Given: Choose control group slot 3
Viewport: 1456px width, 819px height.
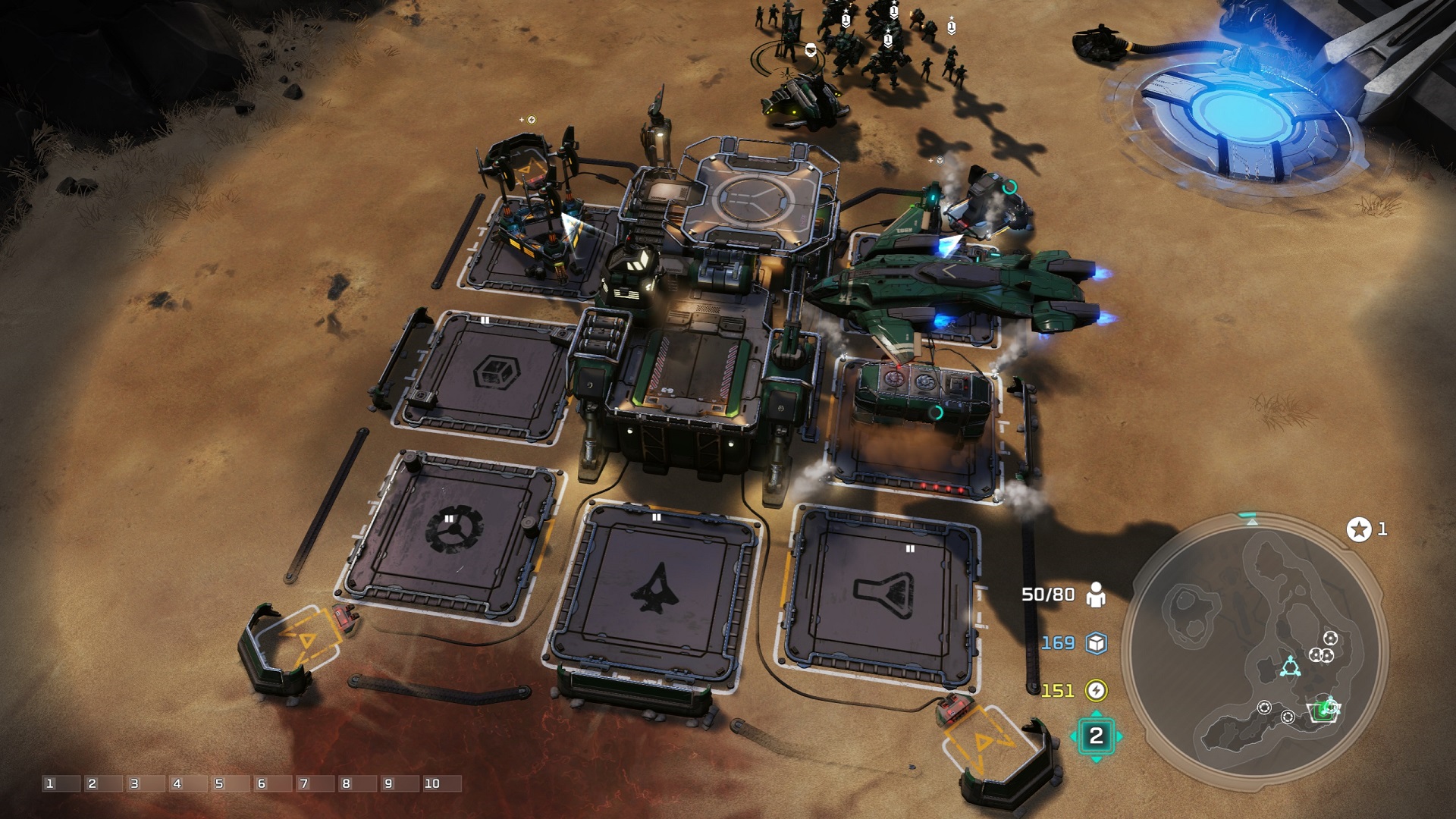Looking at the screenshot, I should point(146,783).
